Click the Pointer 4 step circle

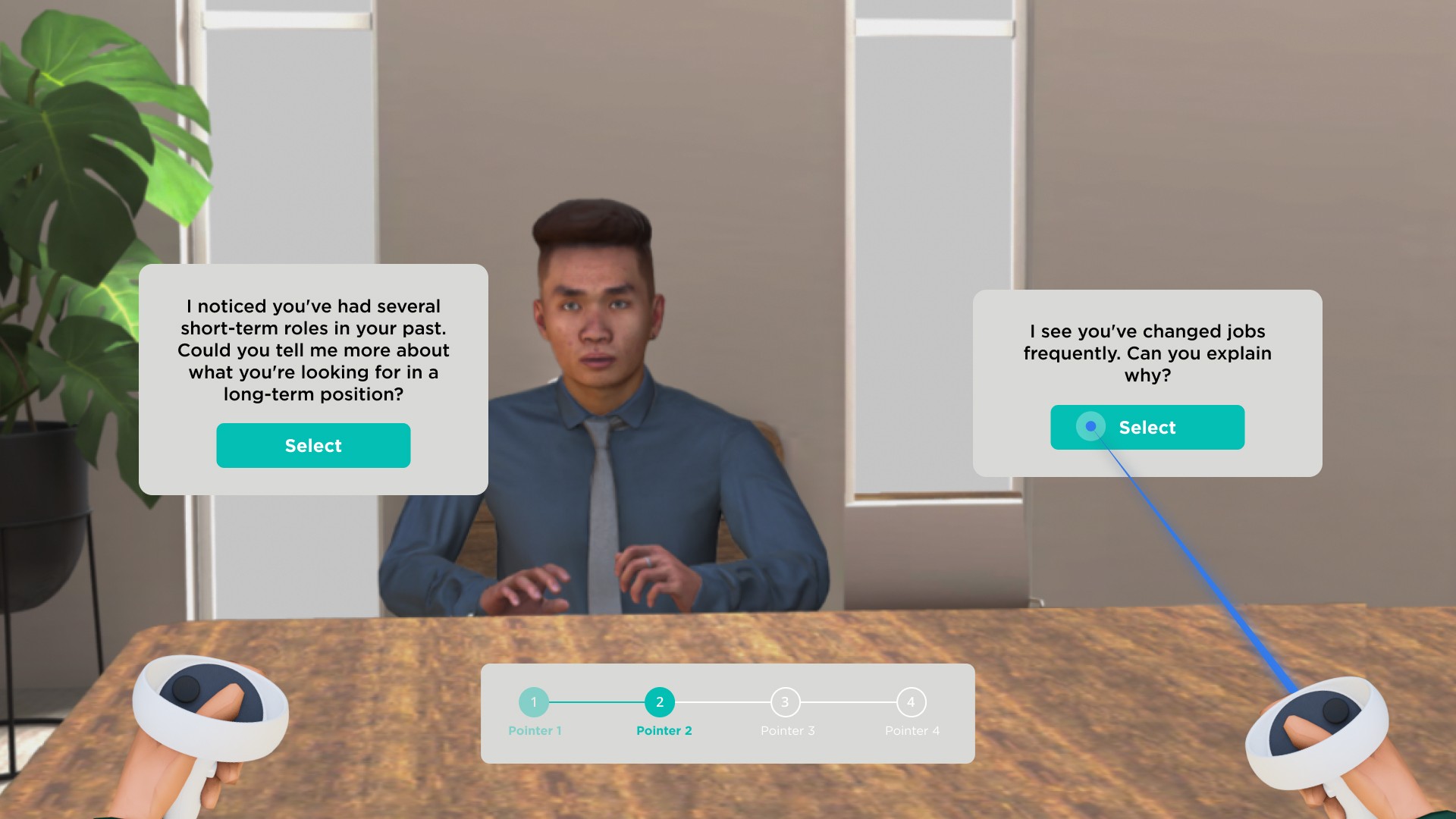click(911, 702)
